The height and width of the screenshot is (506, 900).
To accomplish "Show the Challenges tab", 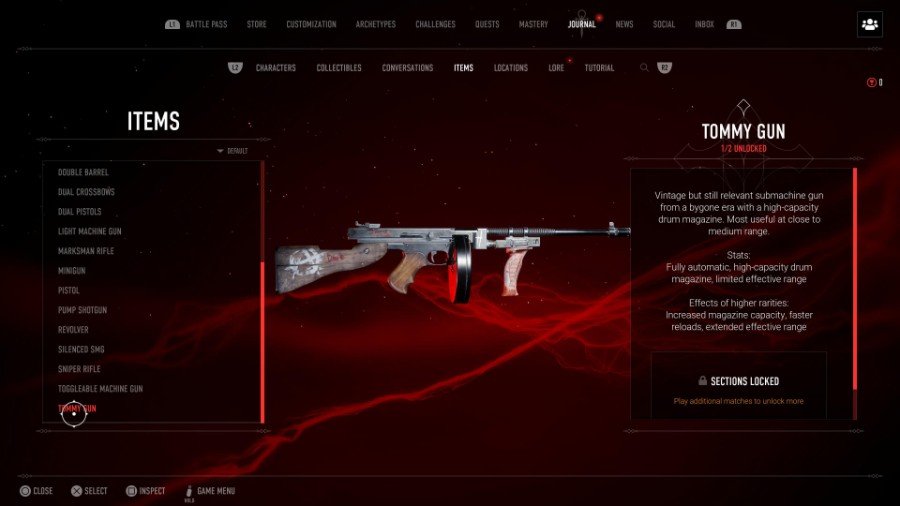I will (x=435, y=24).
